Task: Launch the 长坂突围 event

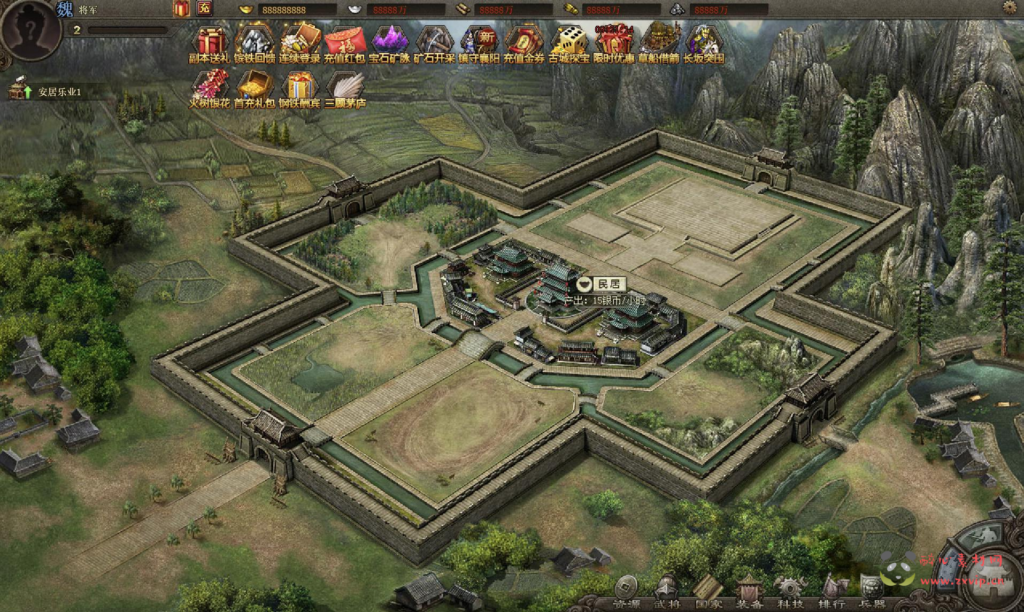Action: (704, 43)
